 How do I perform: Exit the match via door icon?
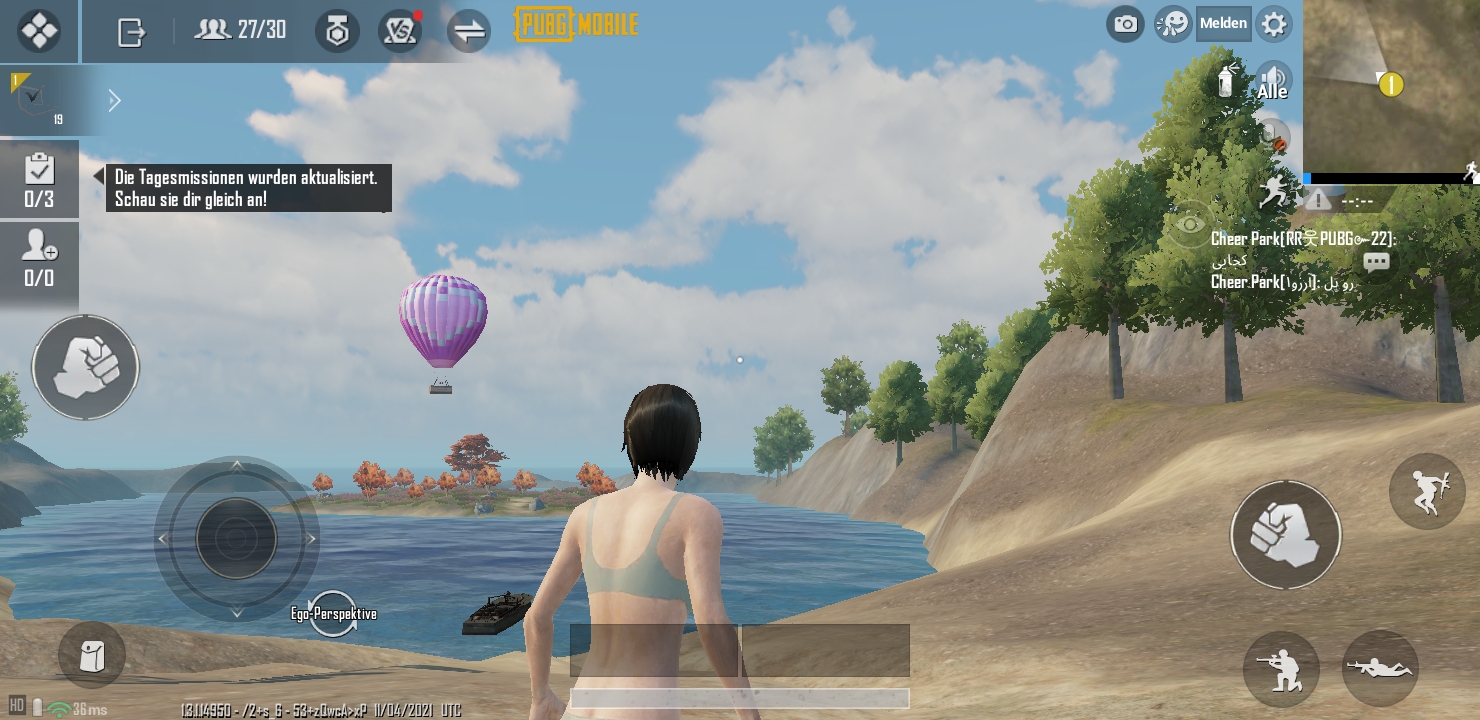click(131, 32)
